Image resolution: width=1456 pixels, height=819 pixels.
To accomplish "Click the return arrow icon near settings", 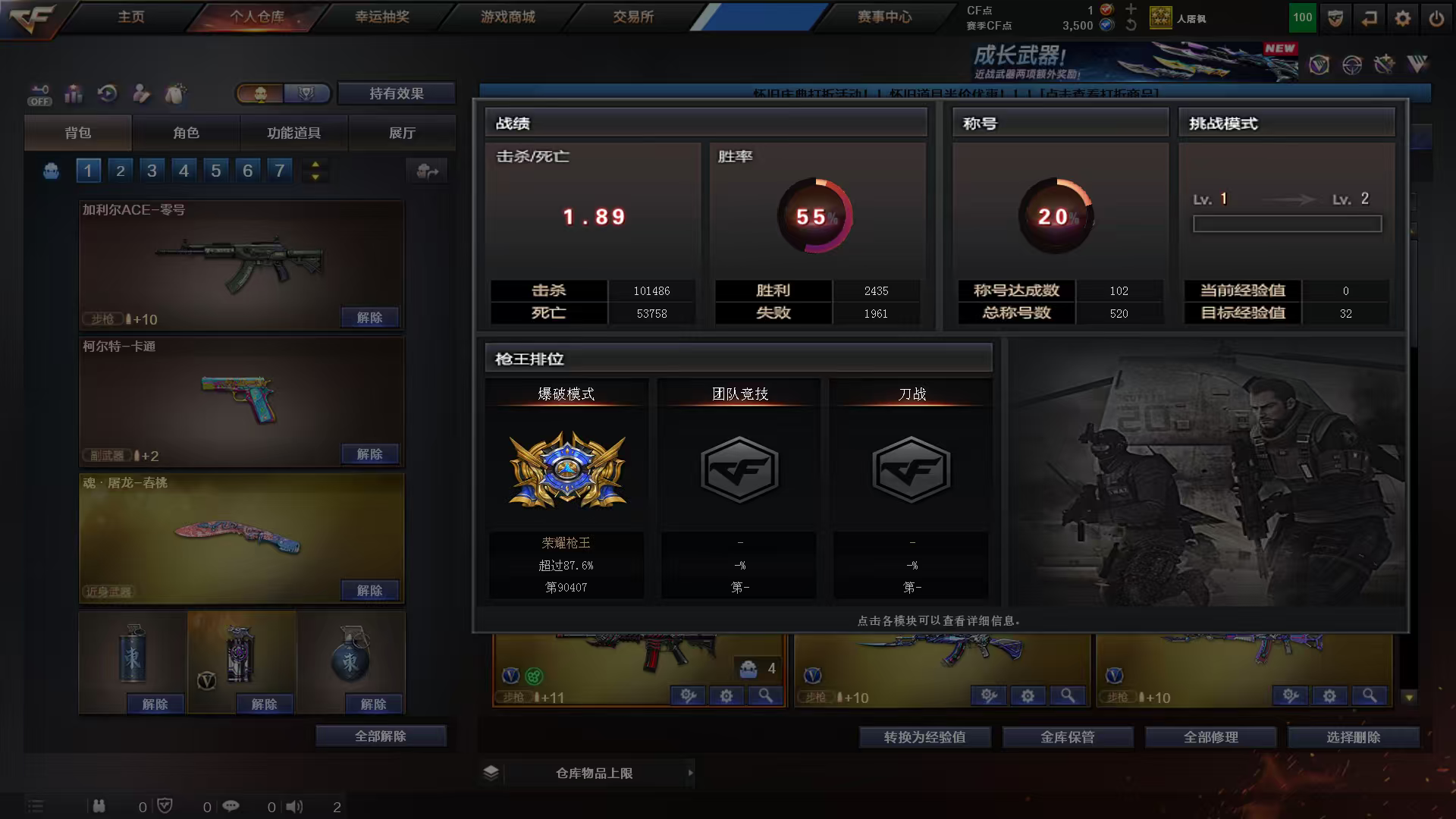I will (1368, 17).
